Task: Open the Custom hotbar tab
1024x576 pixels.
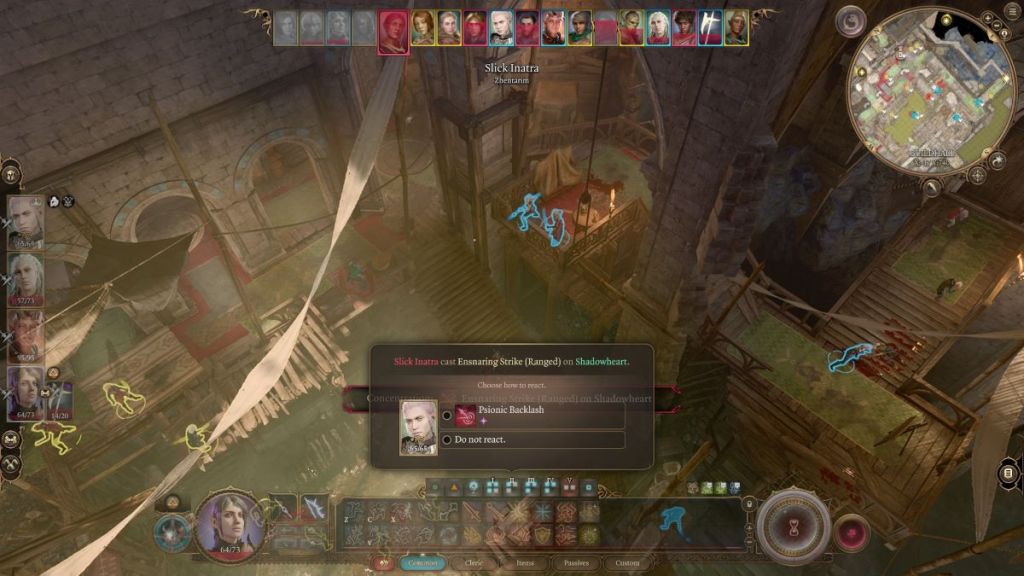Action: pos(627,563)
